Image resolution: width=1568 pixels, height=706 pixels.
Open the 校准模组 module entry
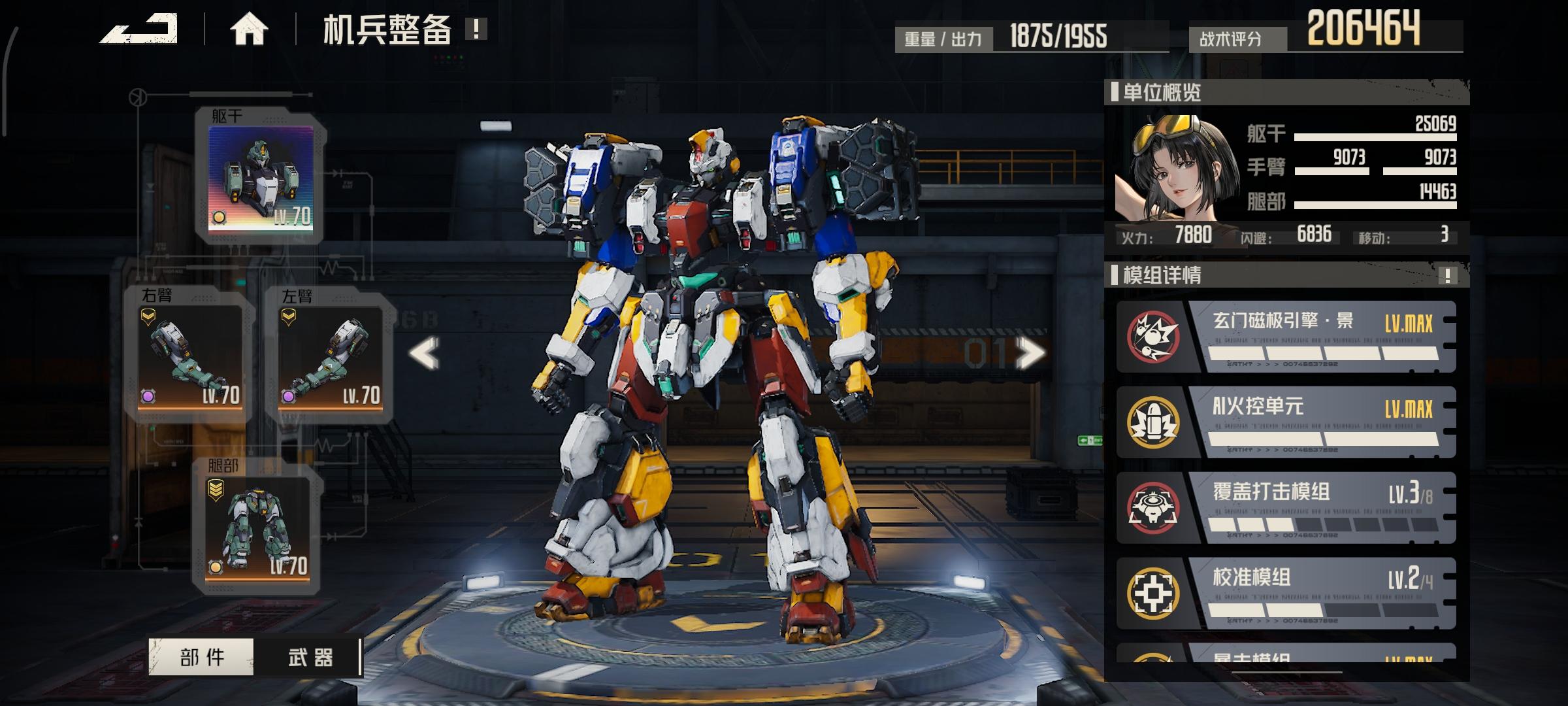click(x=1286, y=594)
